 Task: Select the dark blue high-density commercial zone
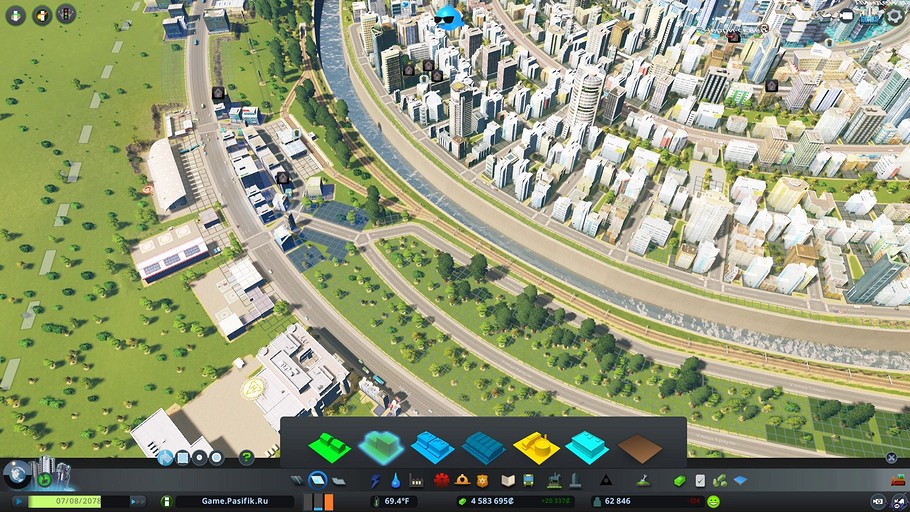click(484, 446)
